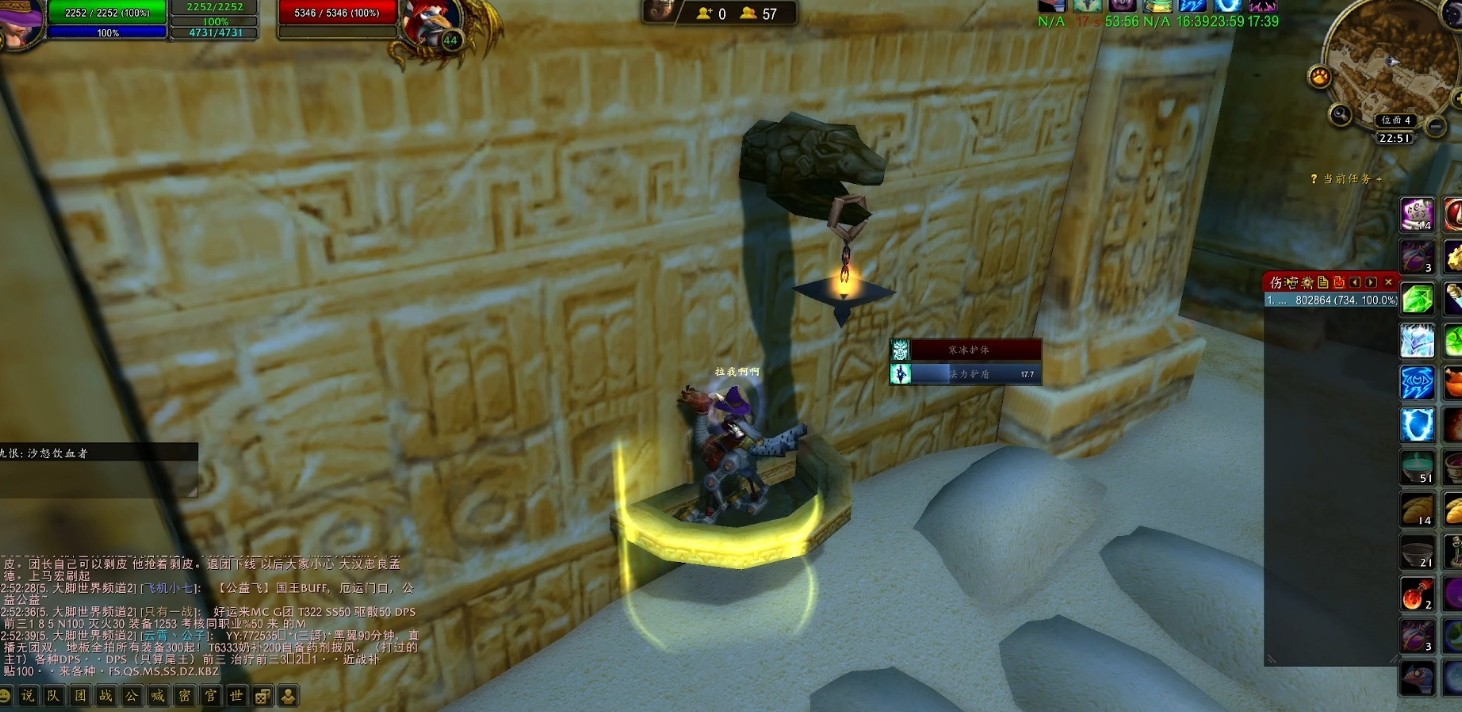Zoom out the minimap with minus button

(1435, 126)
